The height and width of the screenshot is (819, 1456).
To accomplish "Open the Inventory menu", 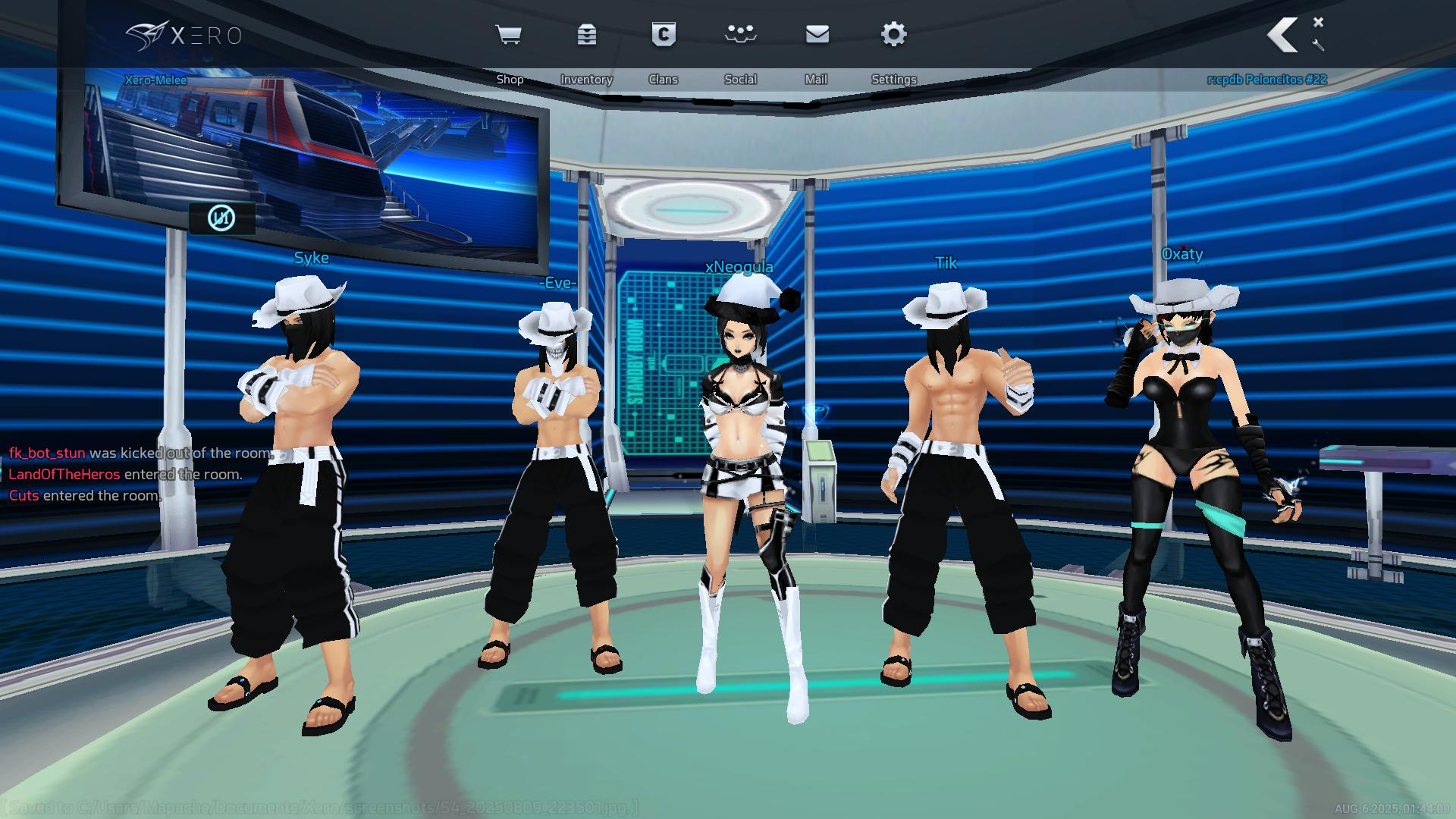I will tap(586, 36).
